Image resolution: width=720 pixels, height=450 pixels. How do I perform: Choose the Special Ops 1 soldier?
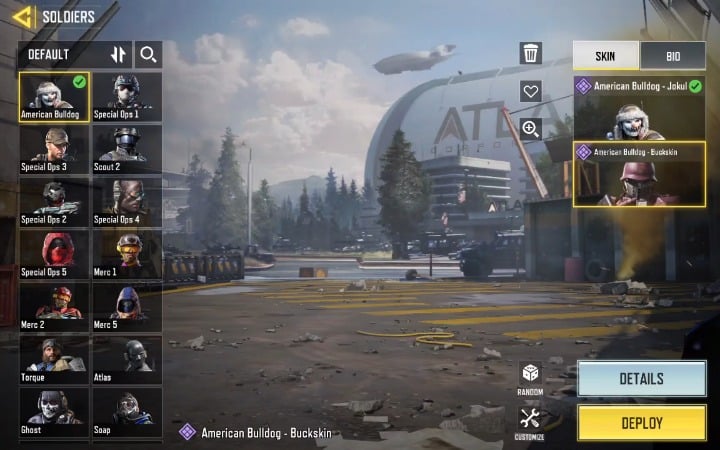126,97
